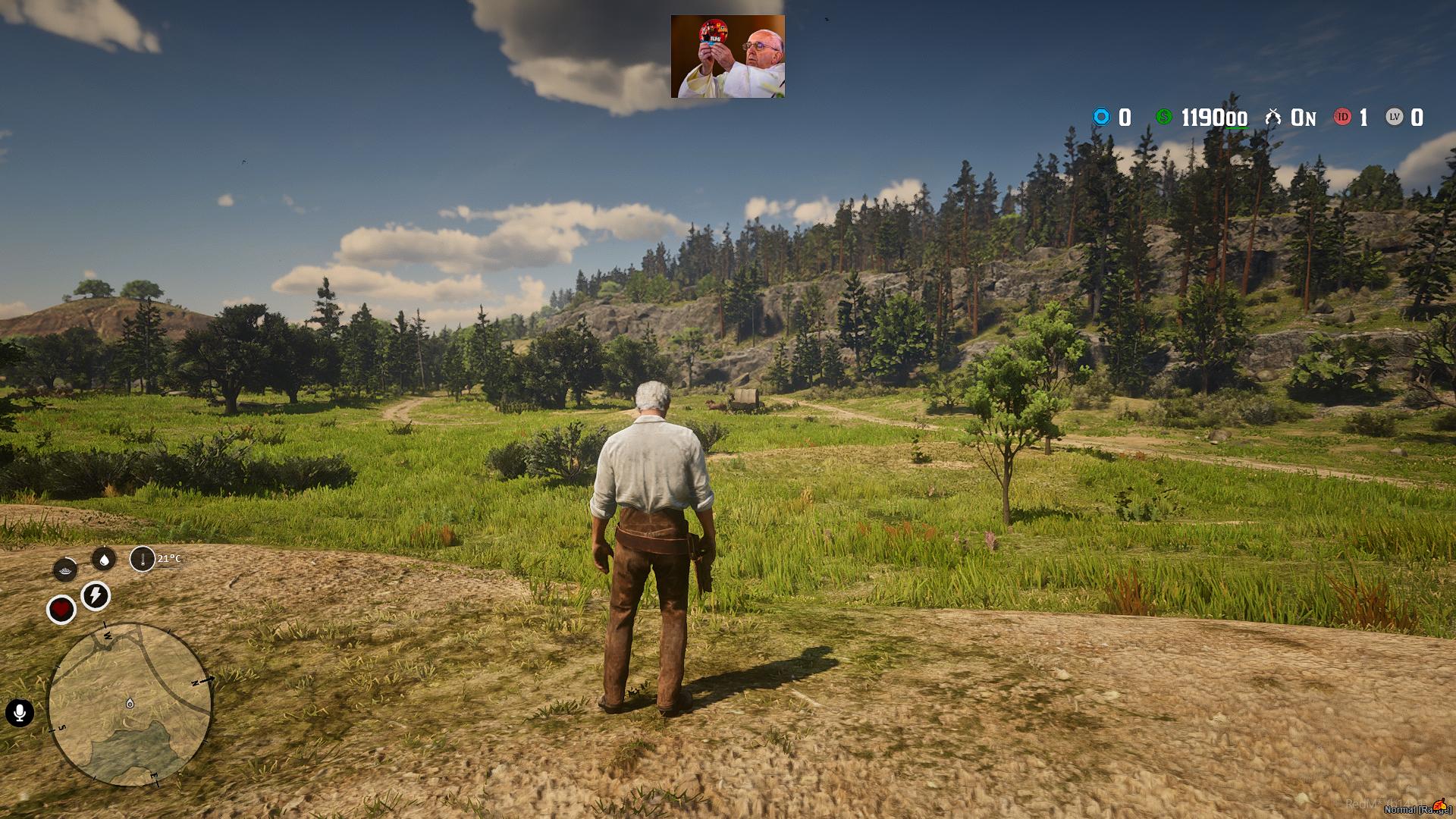The height and width of the screenshot is (819, 1456).
Task: Toggle the microphone voice chat icon
Action: pos(20,713)
